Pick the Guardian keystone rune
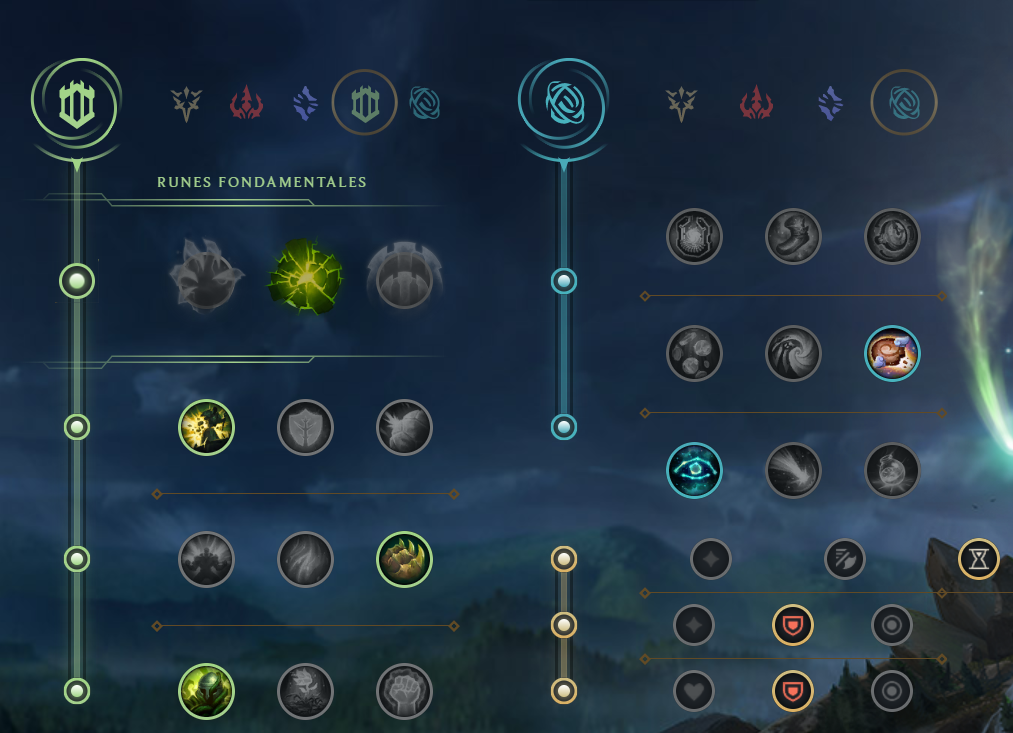 (404, 277)
